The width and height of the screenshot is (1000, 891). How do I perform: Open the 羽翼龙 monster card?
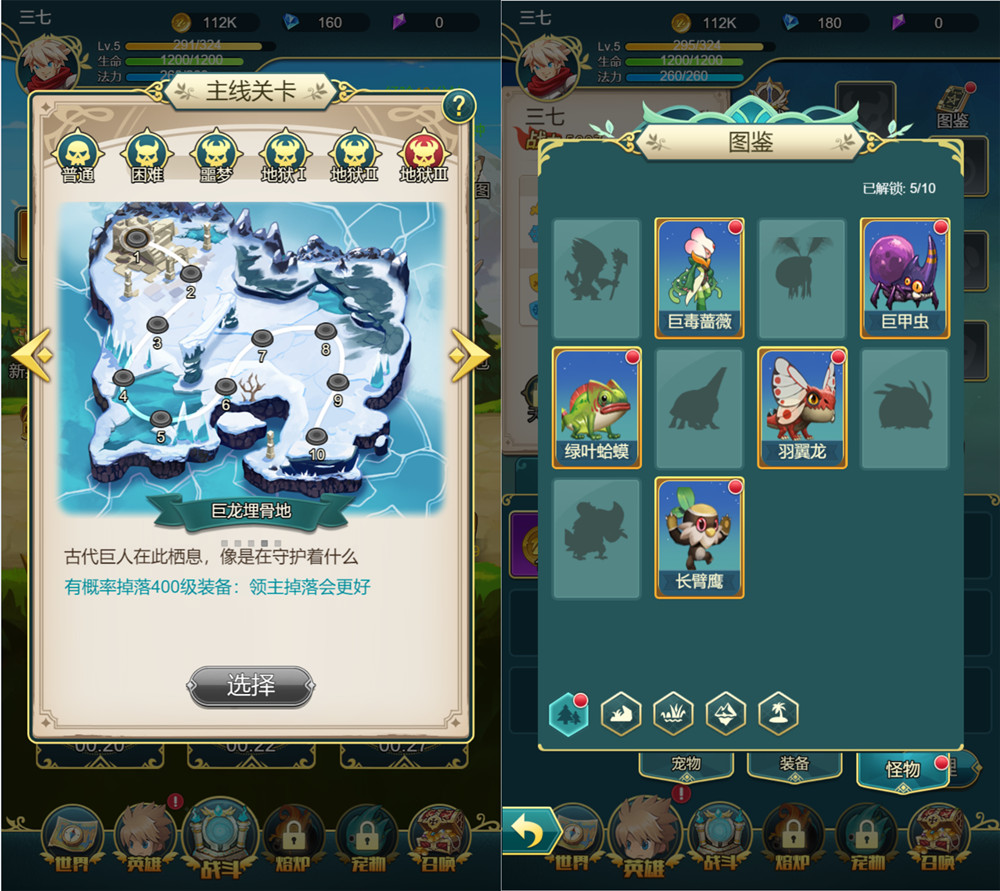802,408
